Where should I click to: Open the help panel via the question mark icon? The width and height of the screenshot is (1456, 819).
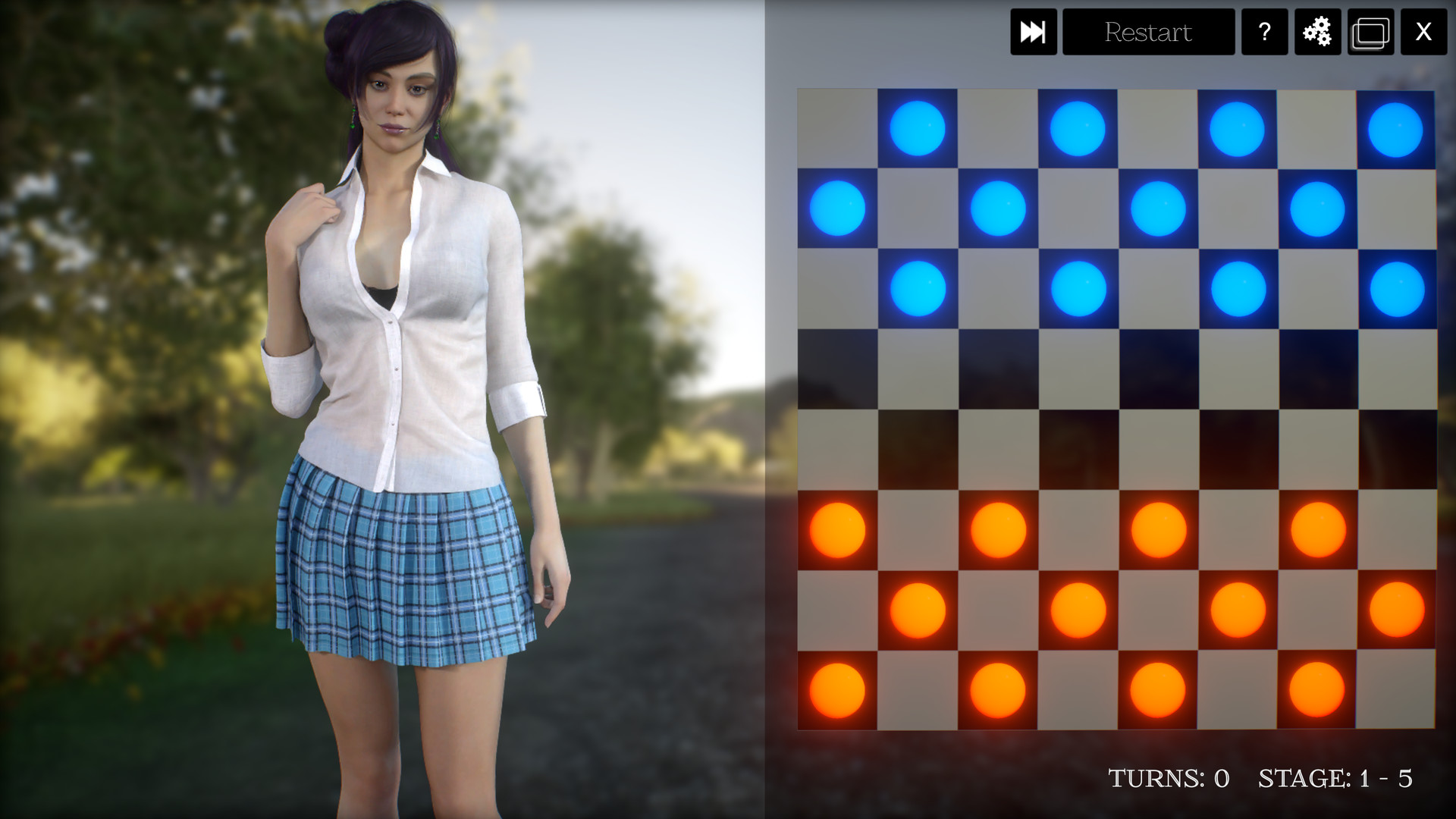[x=1263, y=32]
